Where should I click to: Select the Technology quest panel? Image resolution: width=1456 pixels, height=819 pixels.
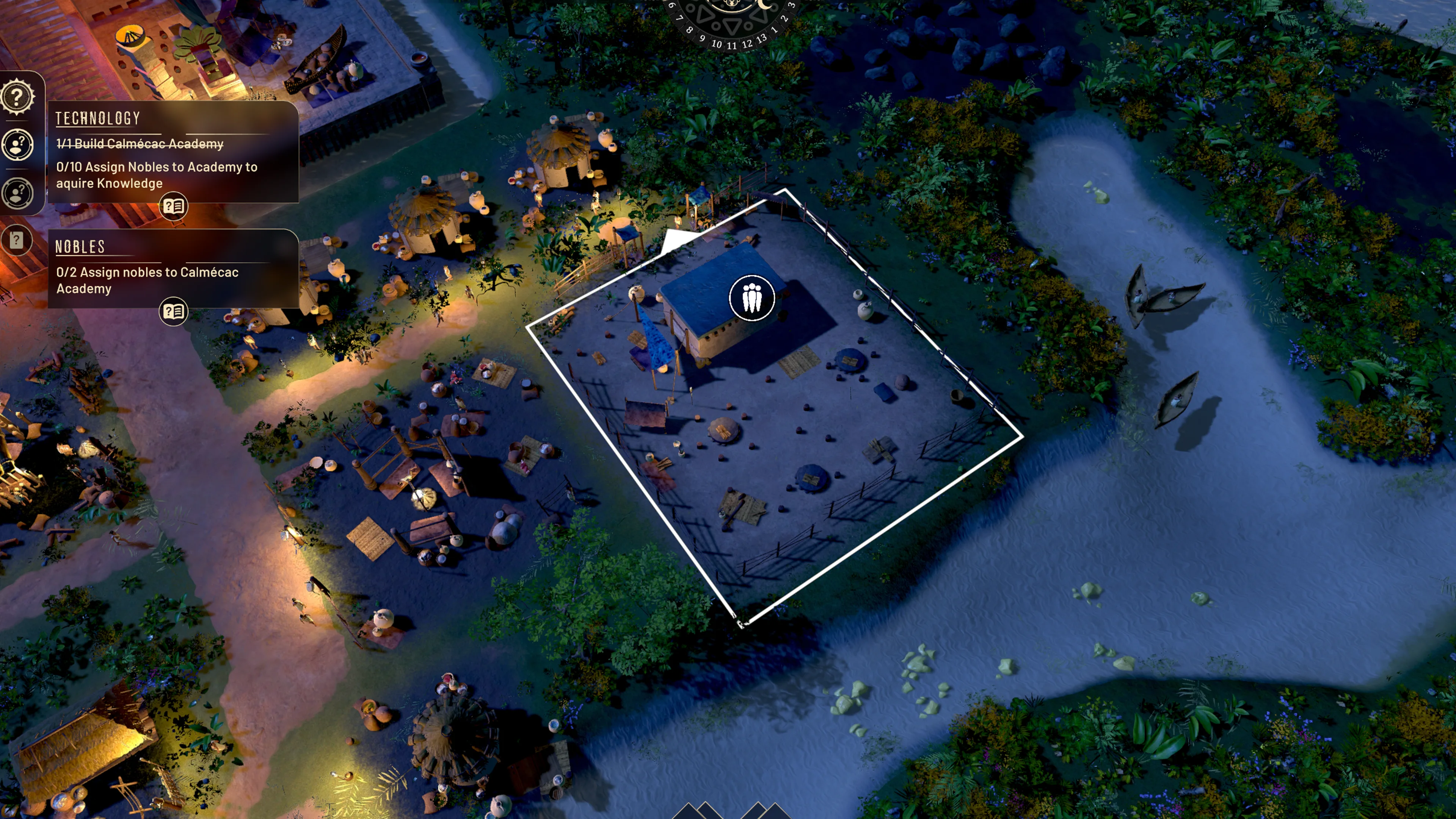173,152
